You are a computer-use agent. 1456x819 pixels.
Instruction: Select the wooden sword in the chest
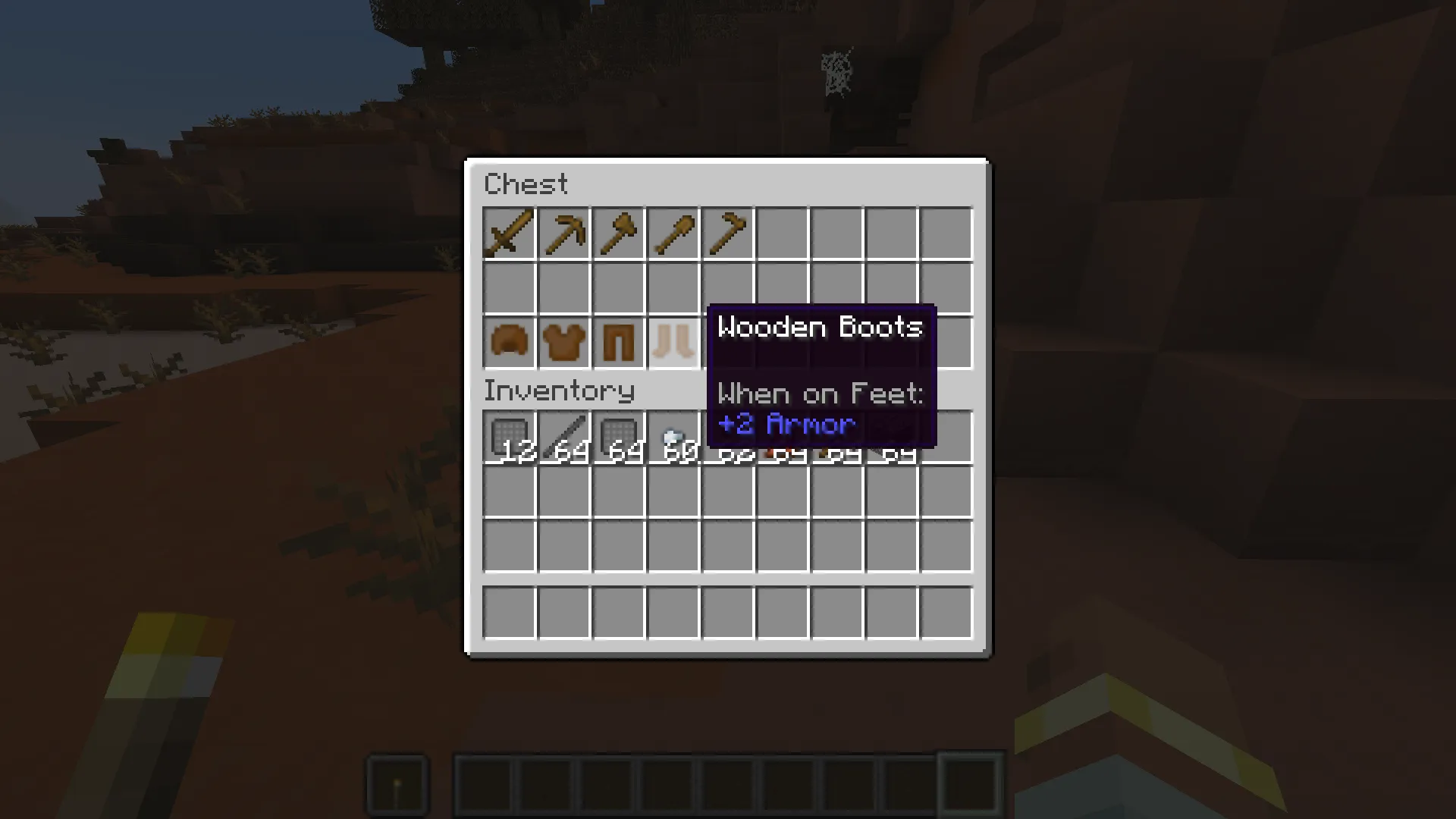coord(509,234)
